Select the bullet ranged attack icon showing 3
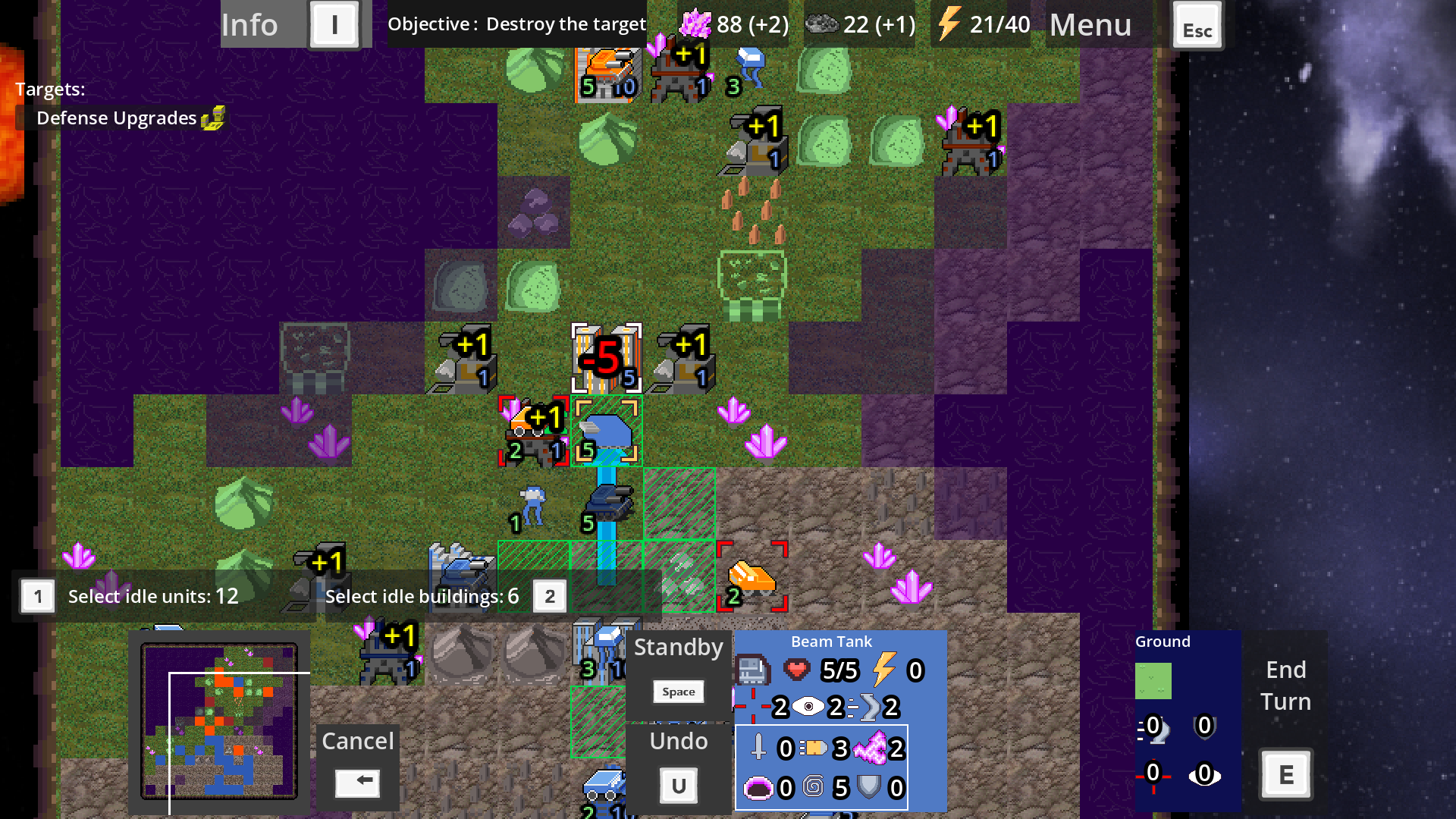The height and width of the screenshot is (819, 1456). [x=813, y=749]
